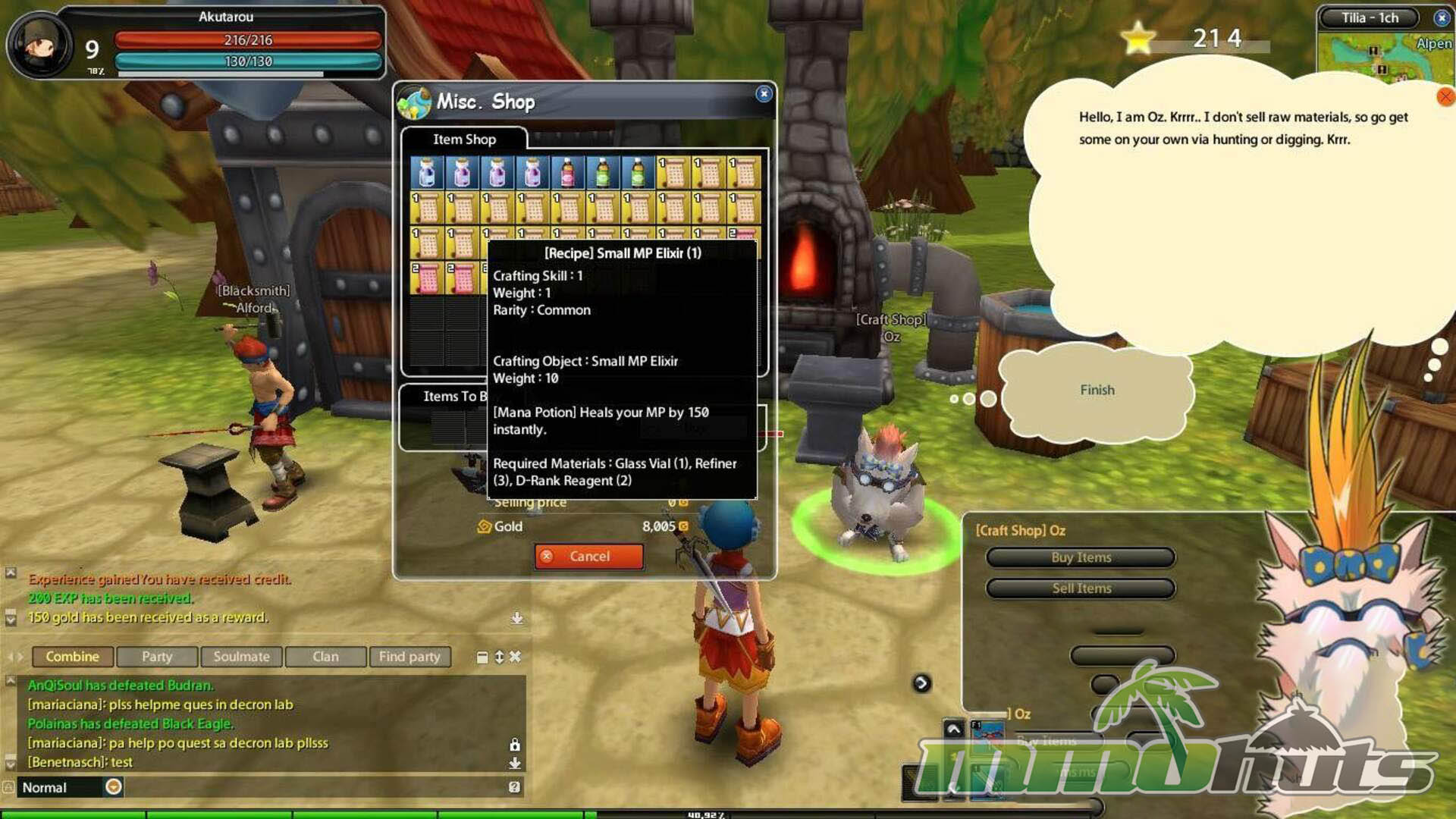Open the chat help question mark
The image size is (1456, 819).
click(514, 787)
